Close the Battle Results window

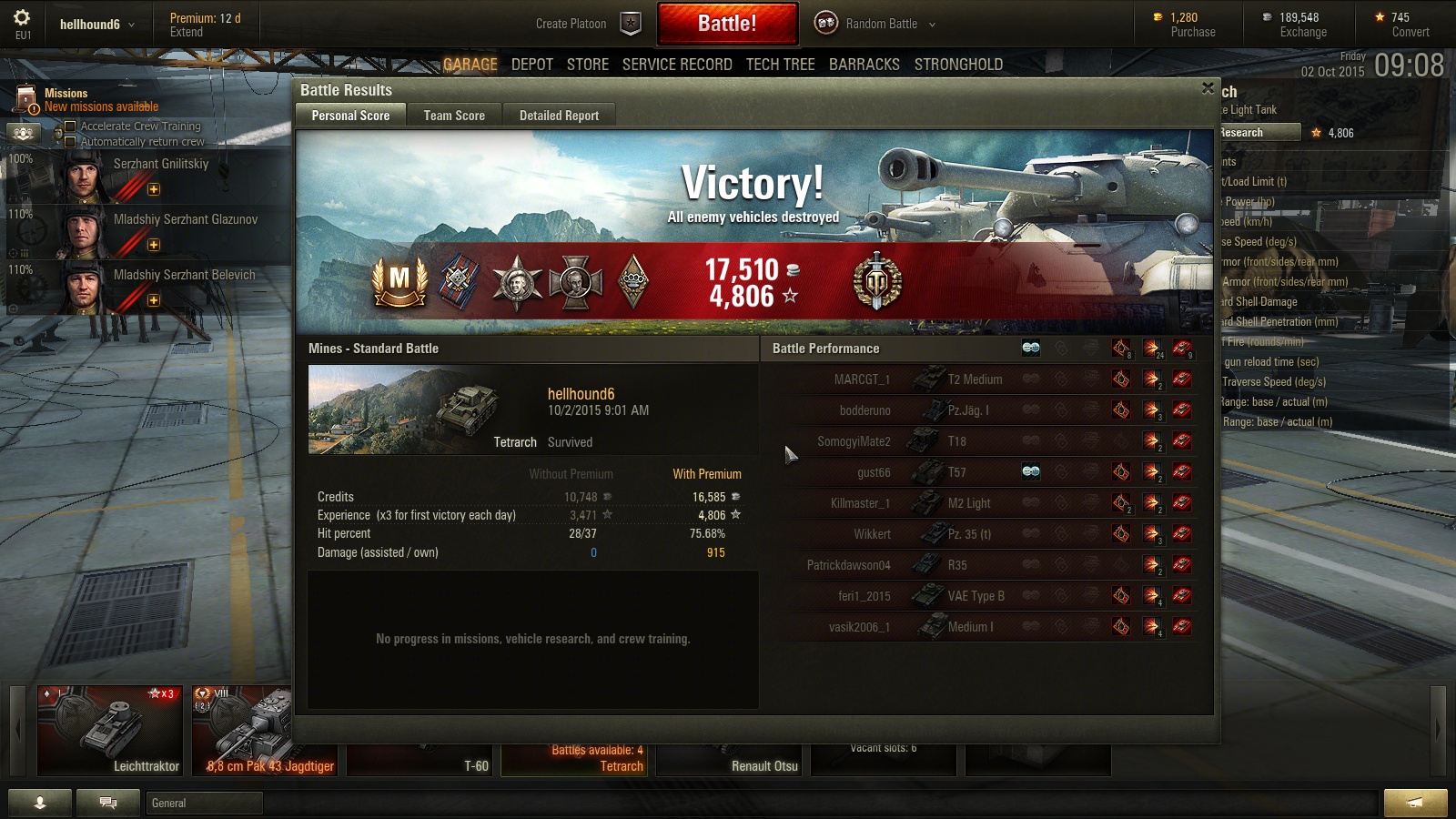[x=1208, y=88]
